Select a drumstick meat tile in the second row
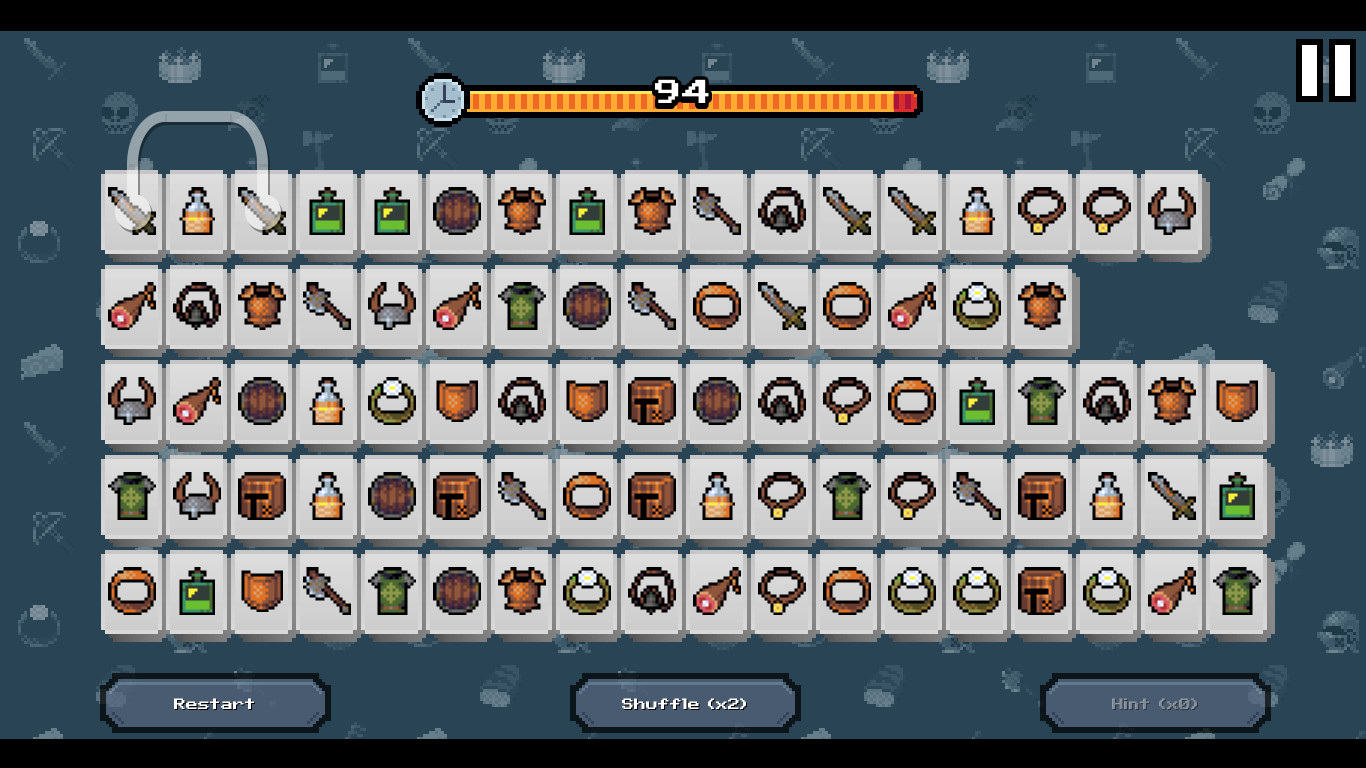 coord(131,306)
